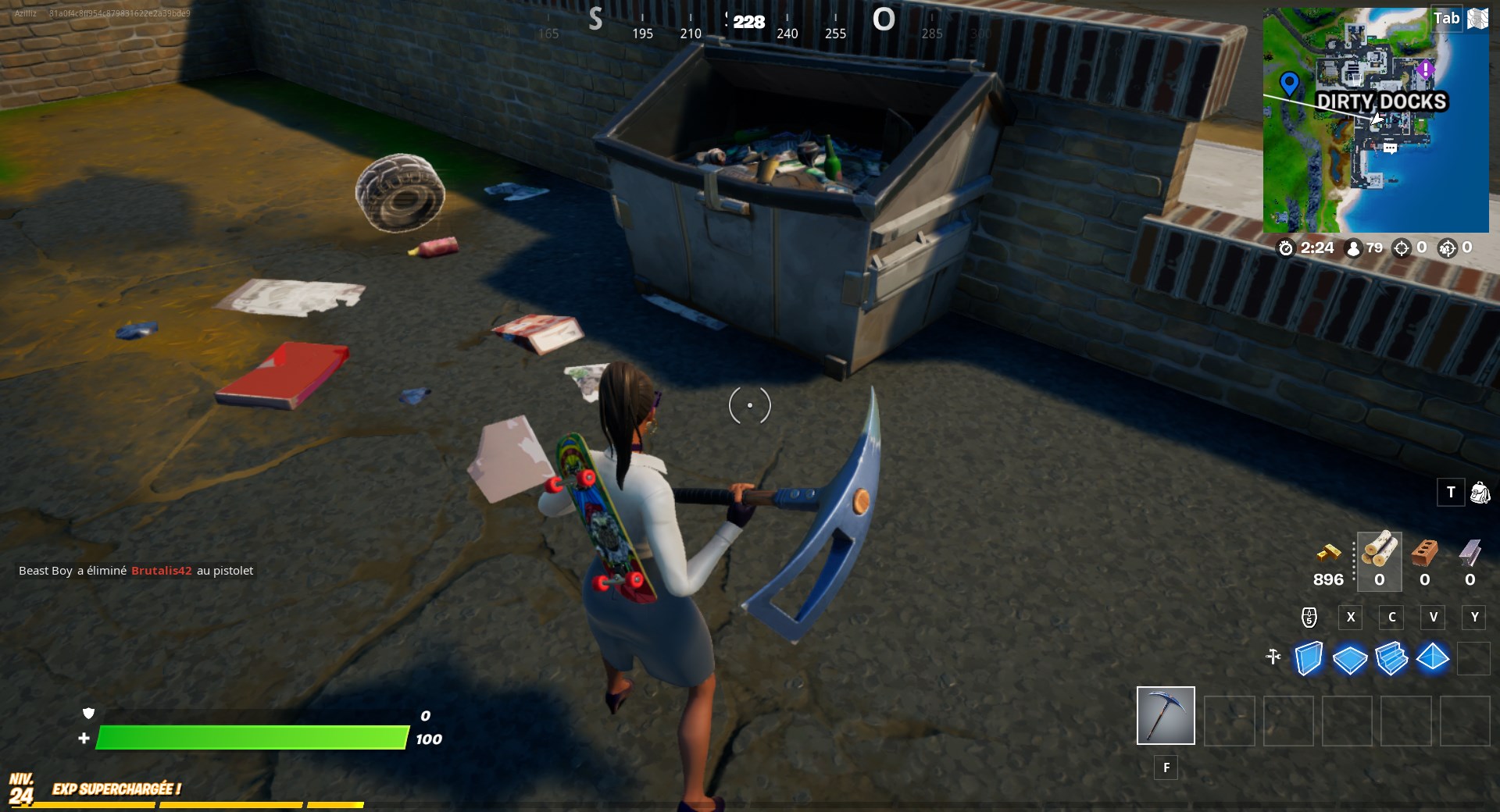Select the wall build piece icon
Viewport: 1500px width, 812px height.
click(x=1309, y=659)
